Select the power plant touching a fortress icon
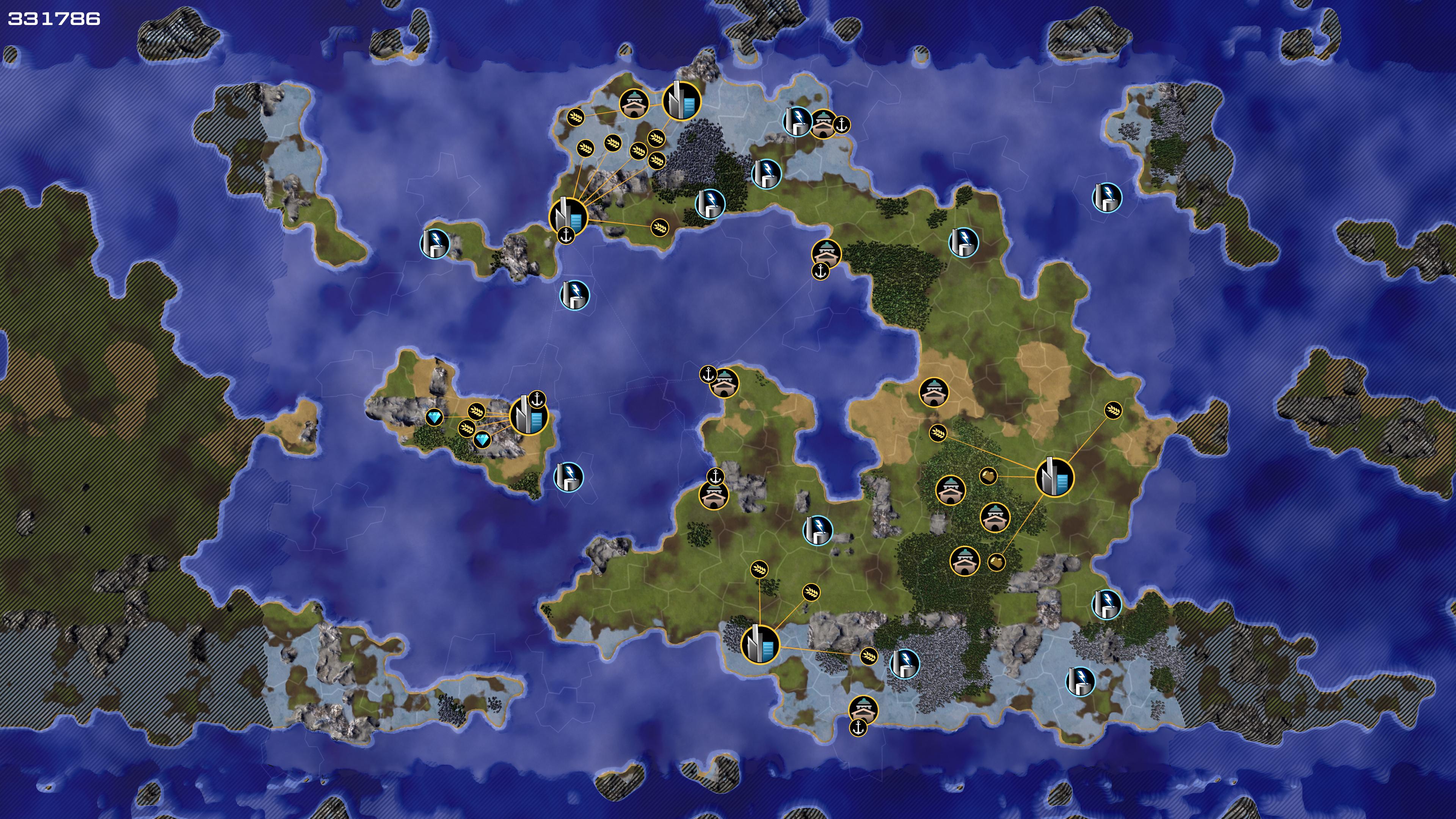Viewport: 1456px width, 819px height. 797,121
